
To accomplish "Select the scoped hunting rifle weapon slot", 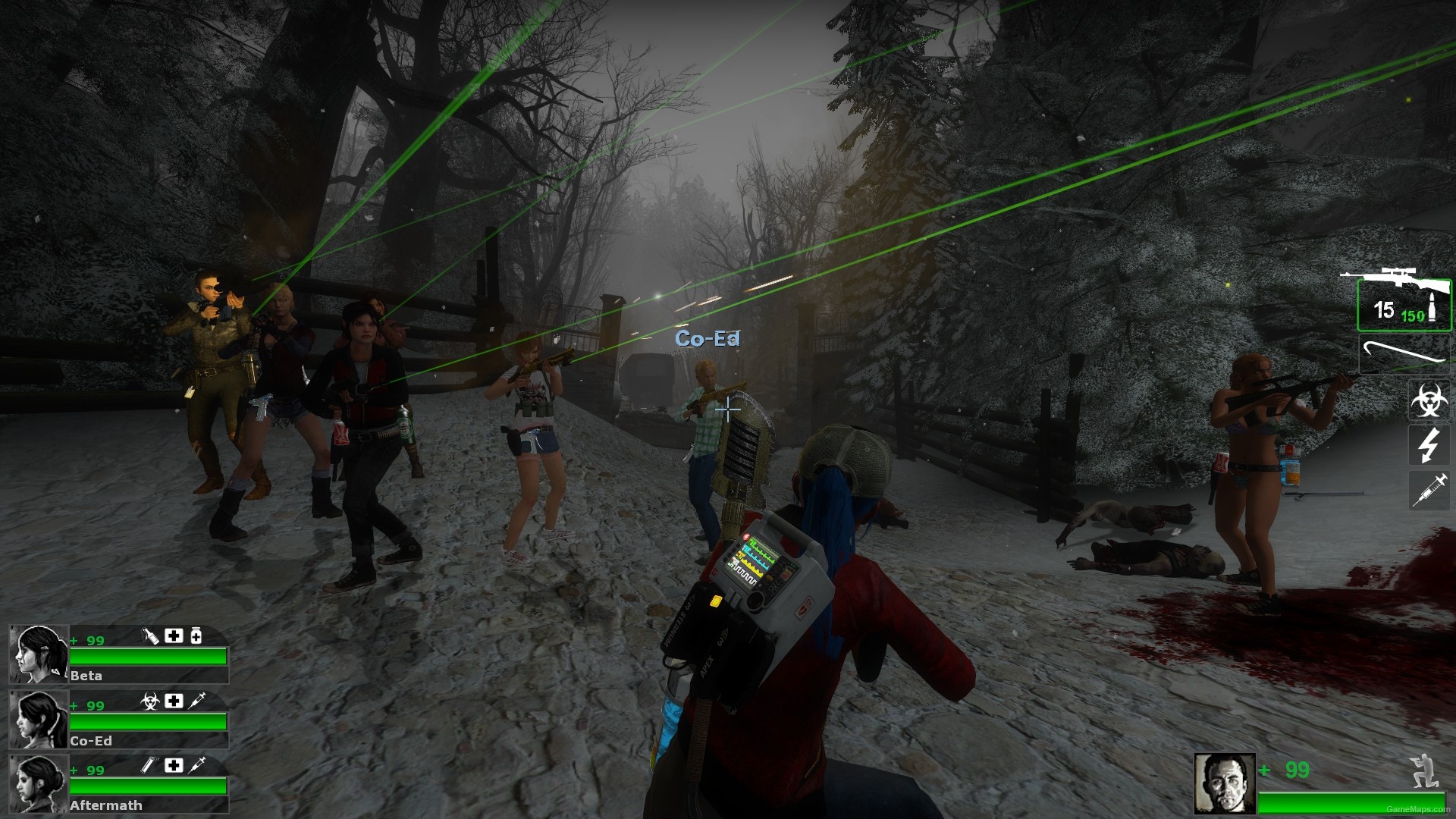I will pos(1403,302).
